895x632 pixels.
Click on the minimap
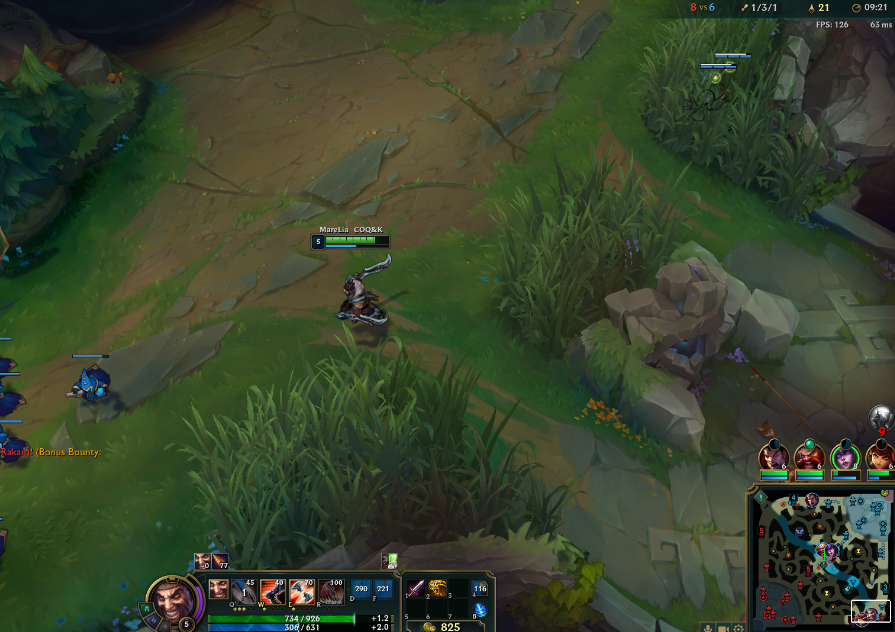click(x=818, y=560)
